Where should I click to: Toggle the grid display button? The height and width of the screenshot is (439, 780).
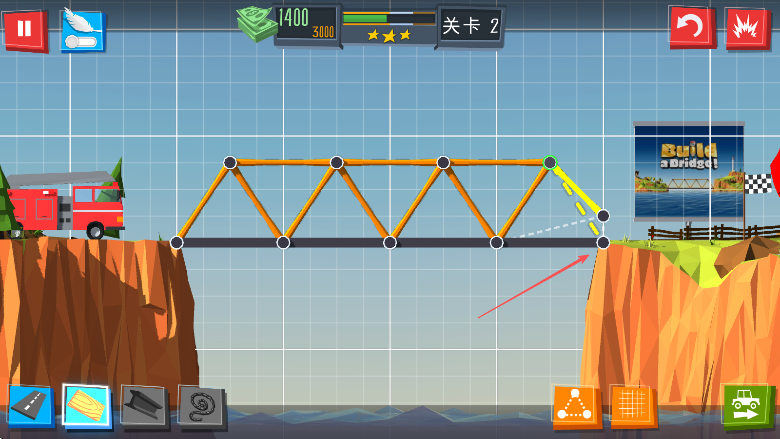(632, 406)
